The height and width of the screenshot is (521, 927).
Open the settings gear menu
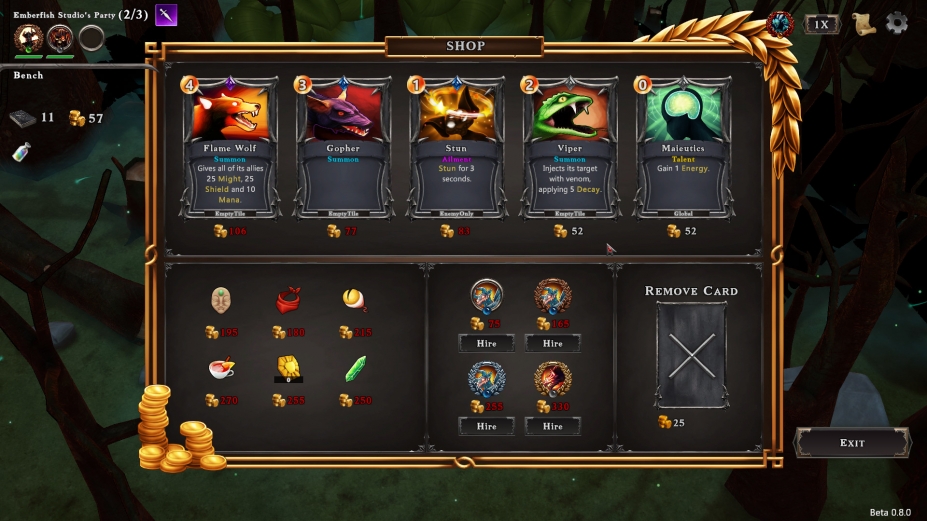[897, 23]
